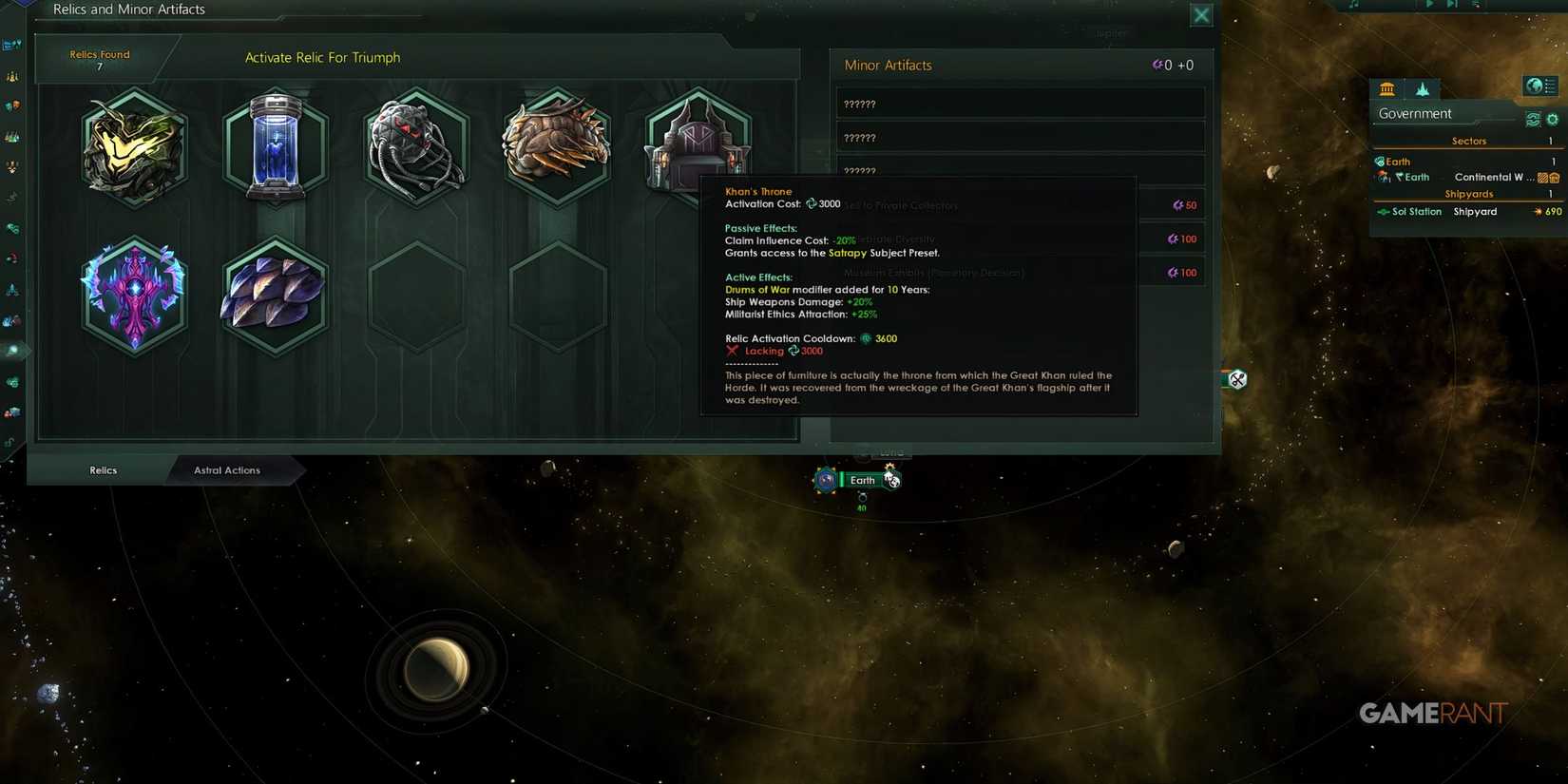Collapse the Sectors section in the outliner

(1469, 141)
